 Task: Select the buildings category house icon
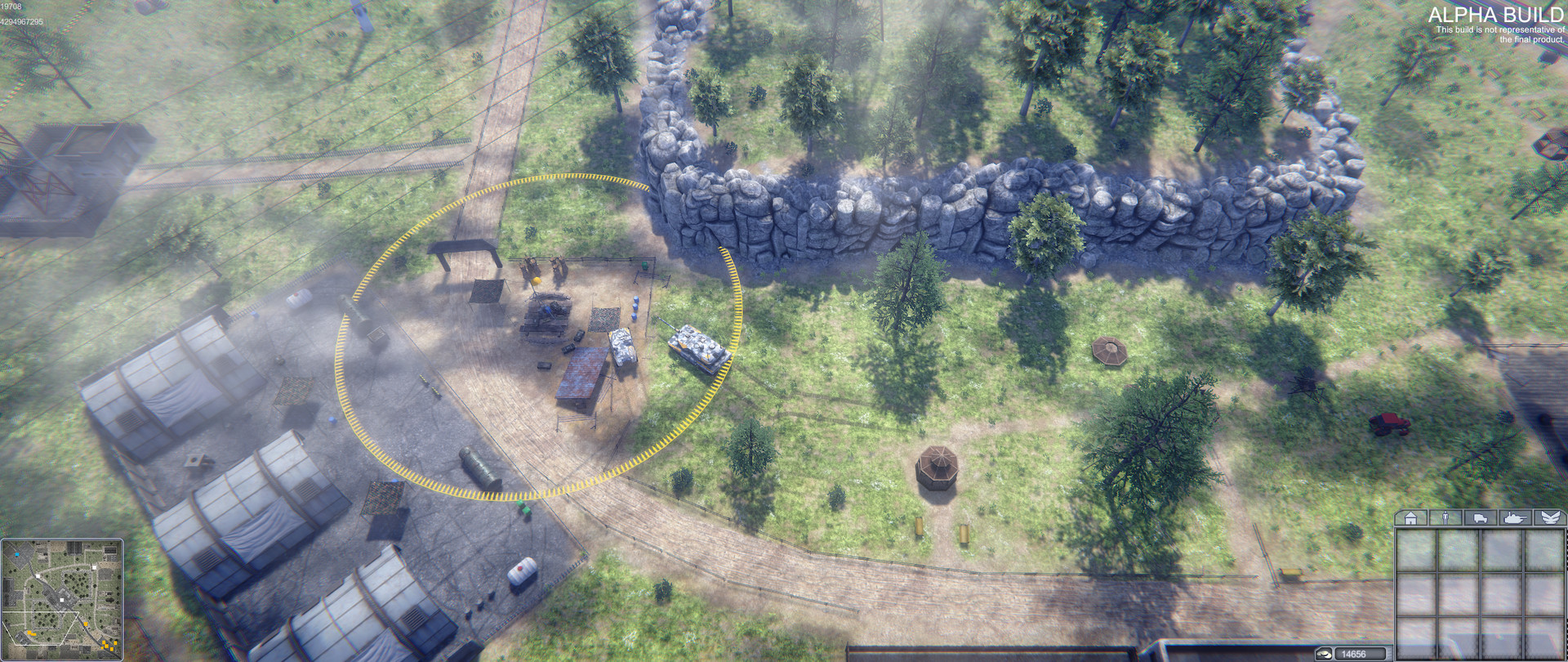coord(1410,517)
